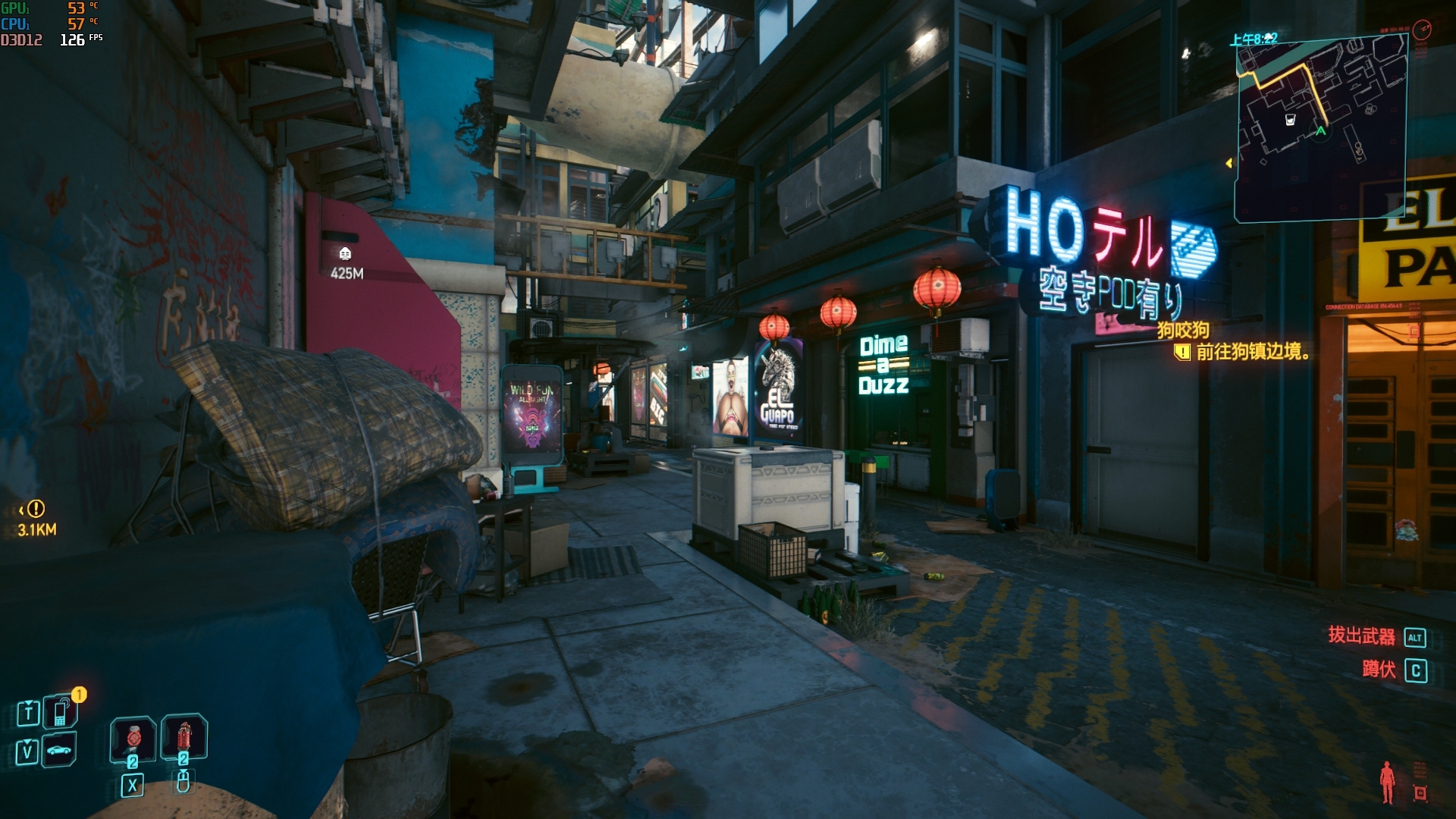Viewport: 1456px width, 819px height.
Task: Open the minimap
Action: click(x=1321, y=129)
